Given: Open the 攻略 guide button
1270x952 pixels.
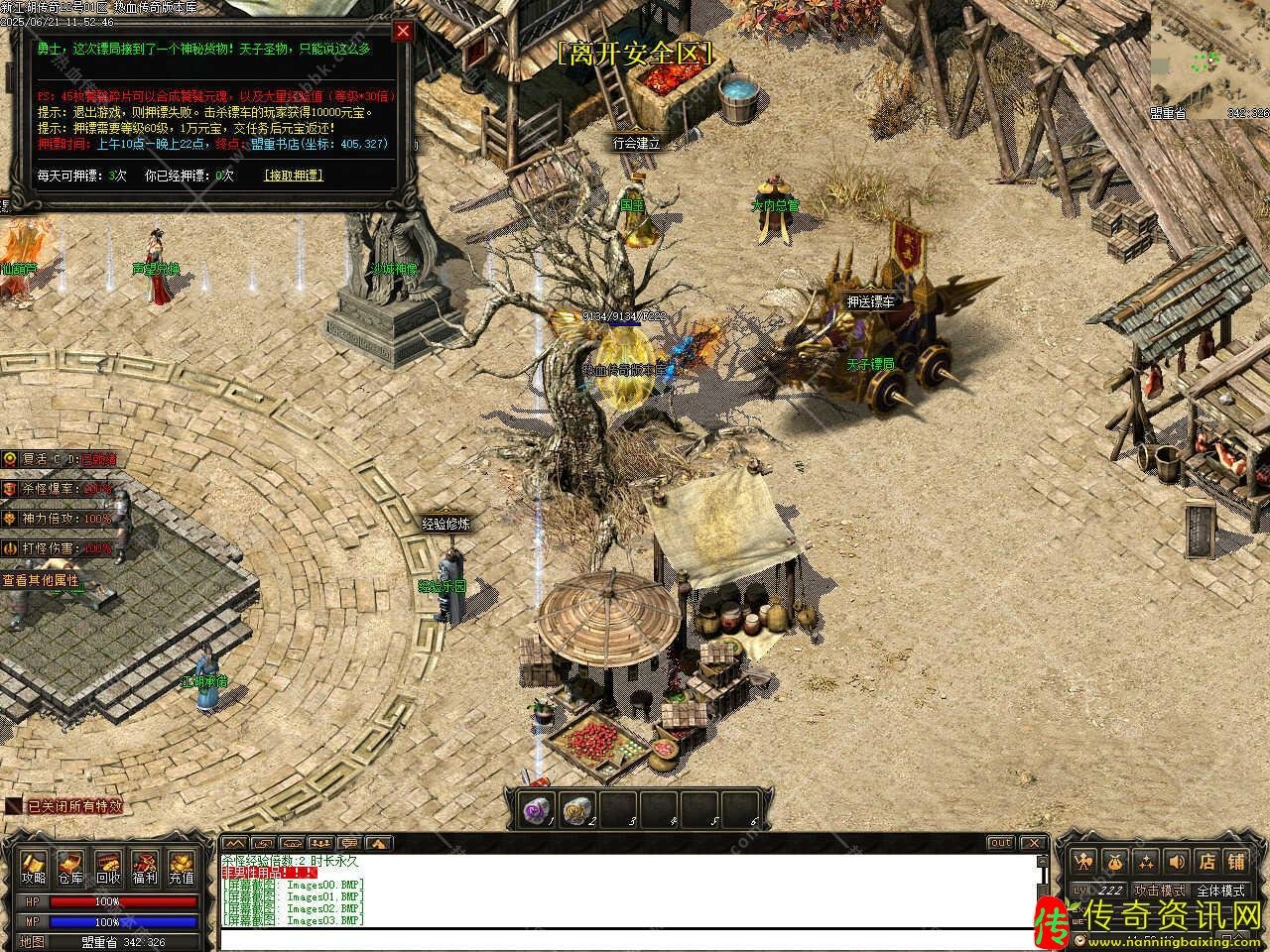Looking at the screenshot, I should click(x=34, y=868).
